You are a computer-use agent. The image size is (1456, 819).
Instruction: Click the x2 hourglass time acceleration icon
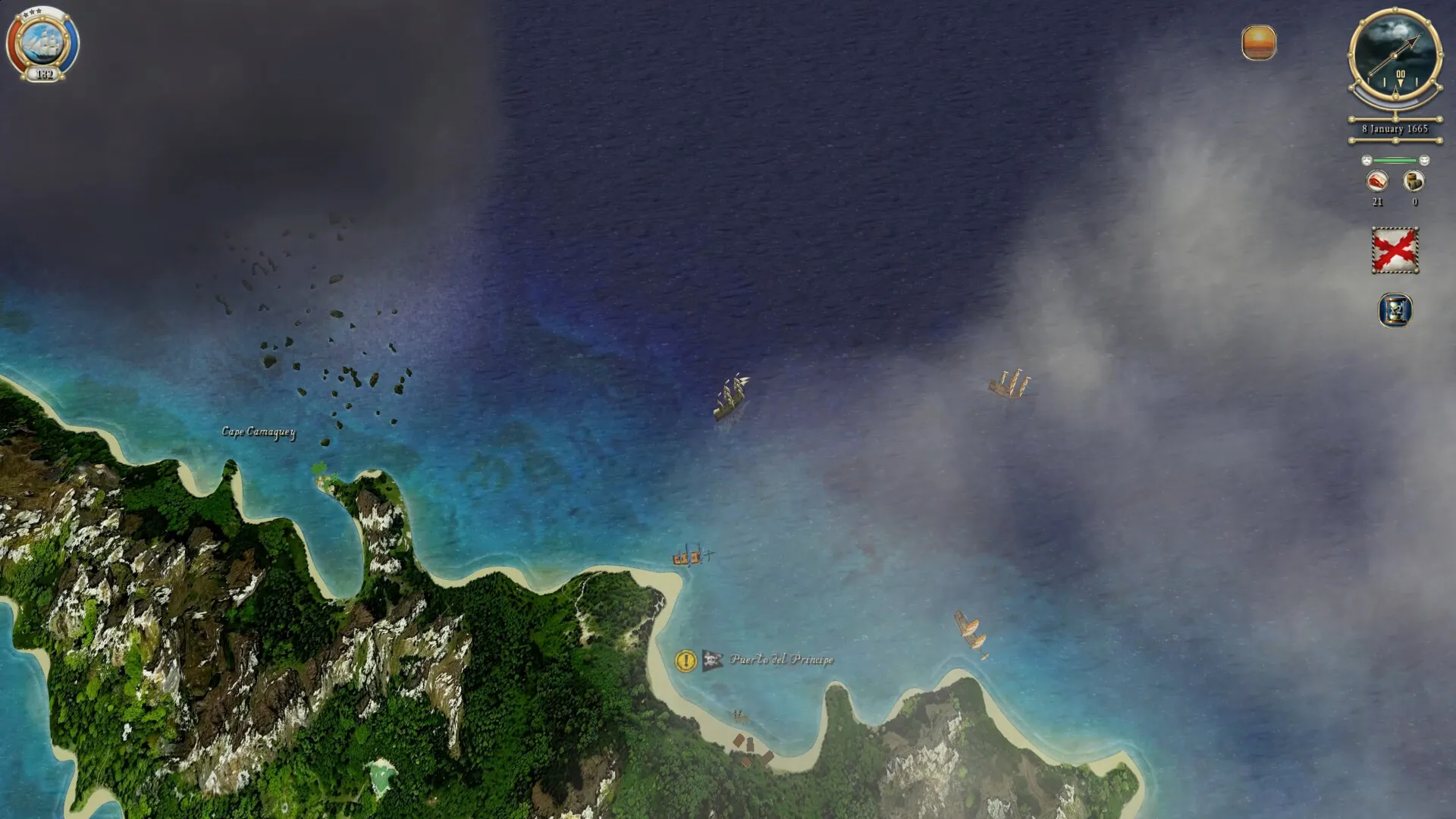(1395, 311)
